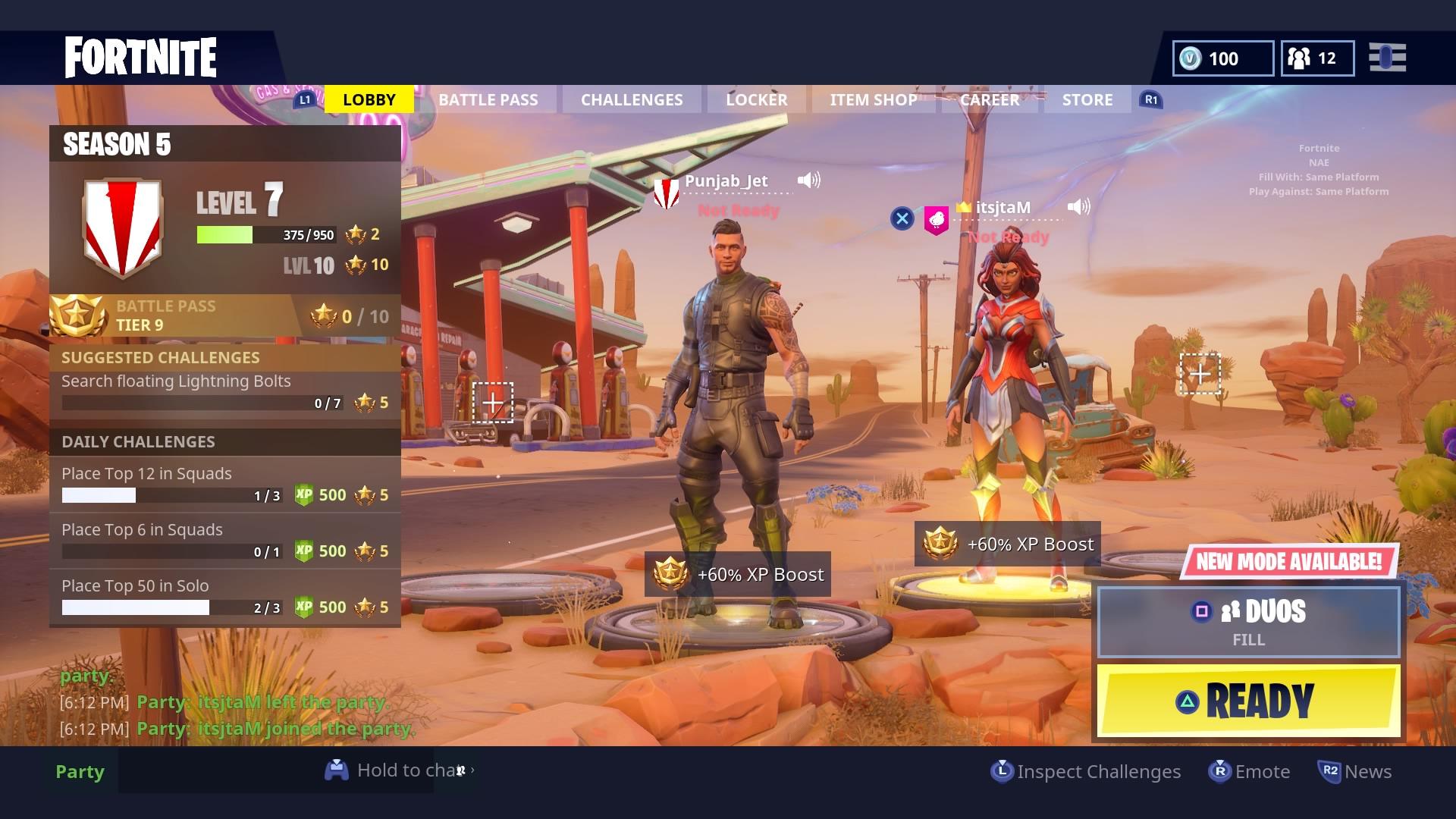
Task: Mute voice chat for Punjab_Jet
Action: pyautogui.click(x=808, y=180)
